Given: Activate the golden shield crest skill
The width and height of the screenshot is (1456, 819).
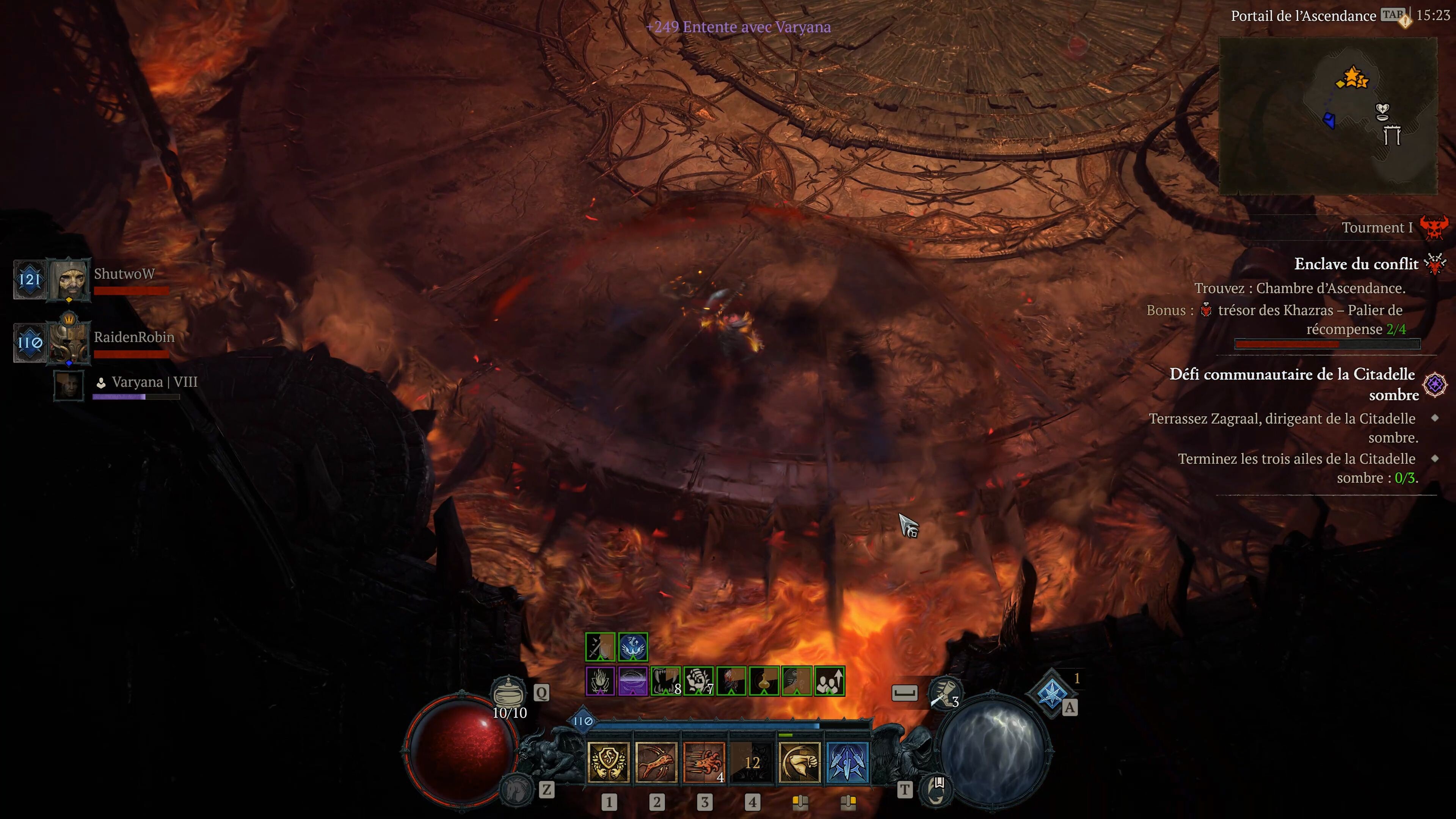Looking at the screenshot, I should coord(608,763).
